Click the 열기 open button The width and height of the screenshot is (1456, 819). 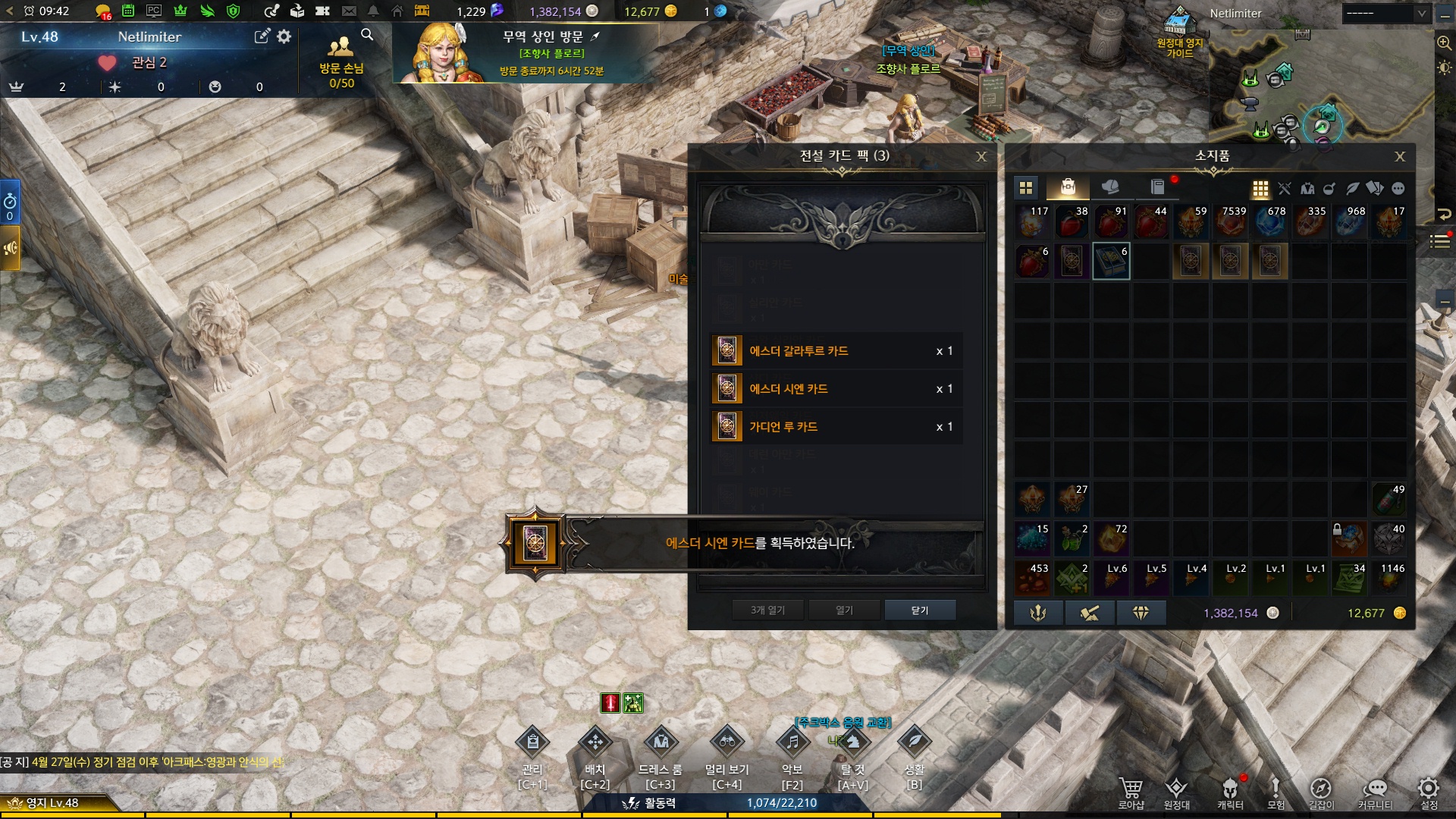click(x=844, y=610)
